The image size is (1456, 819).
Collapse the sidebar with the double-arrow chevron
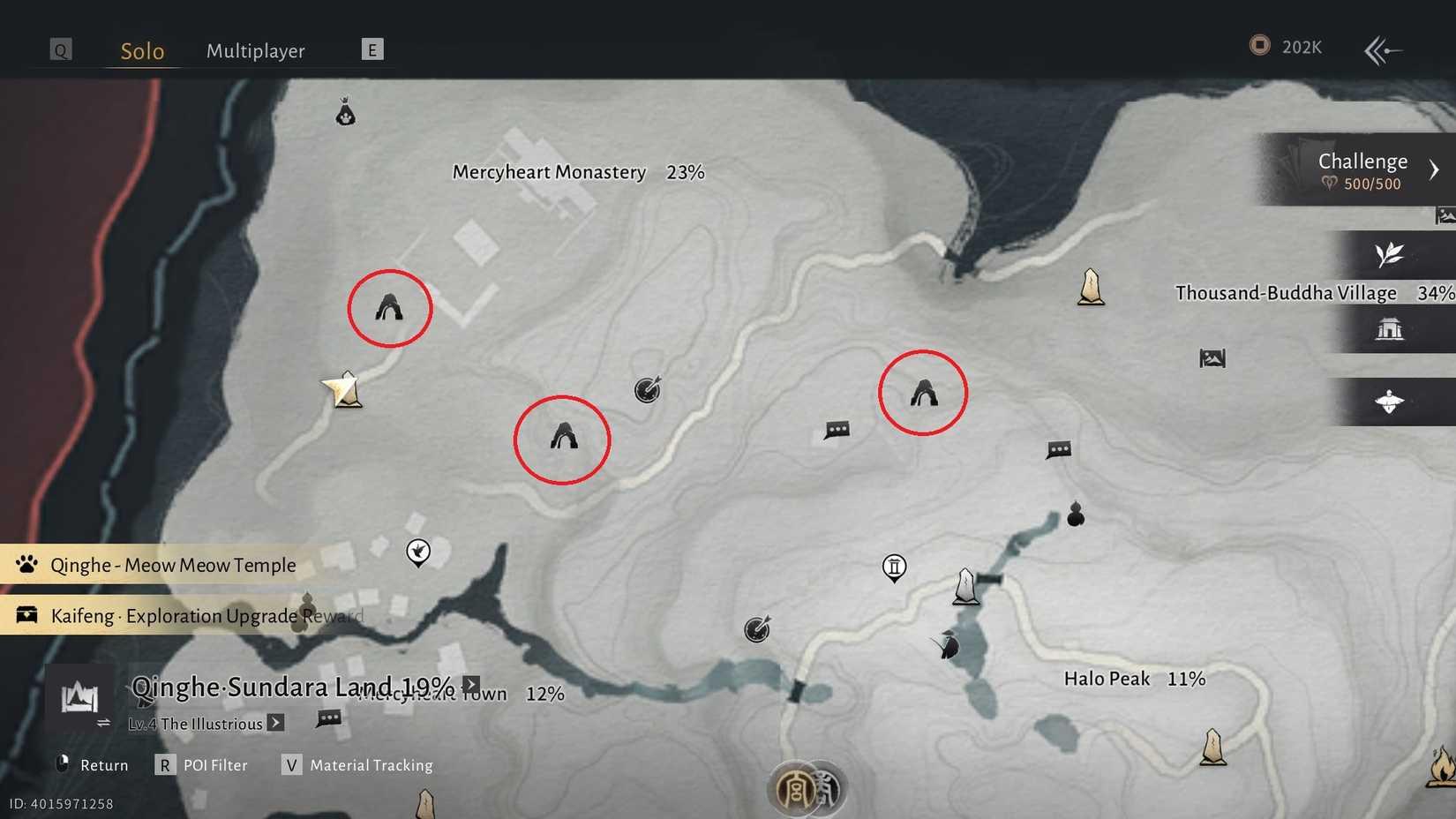(1381, 50)
